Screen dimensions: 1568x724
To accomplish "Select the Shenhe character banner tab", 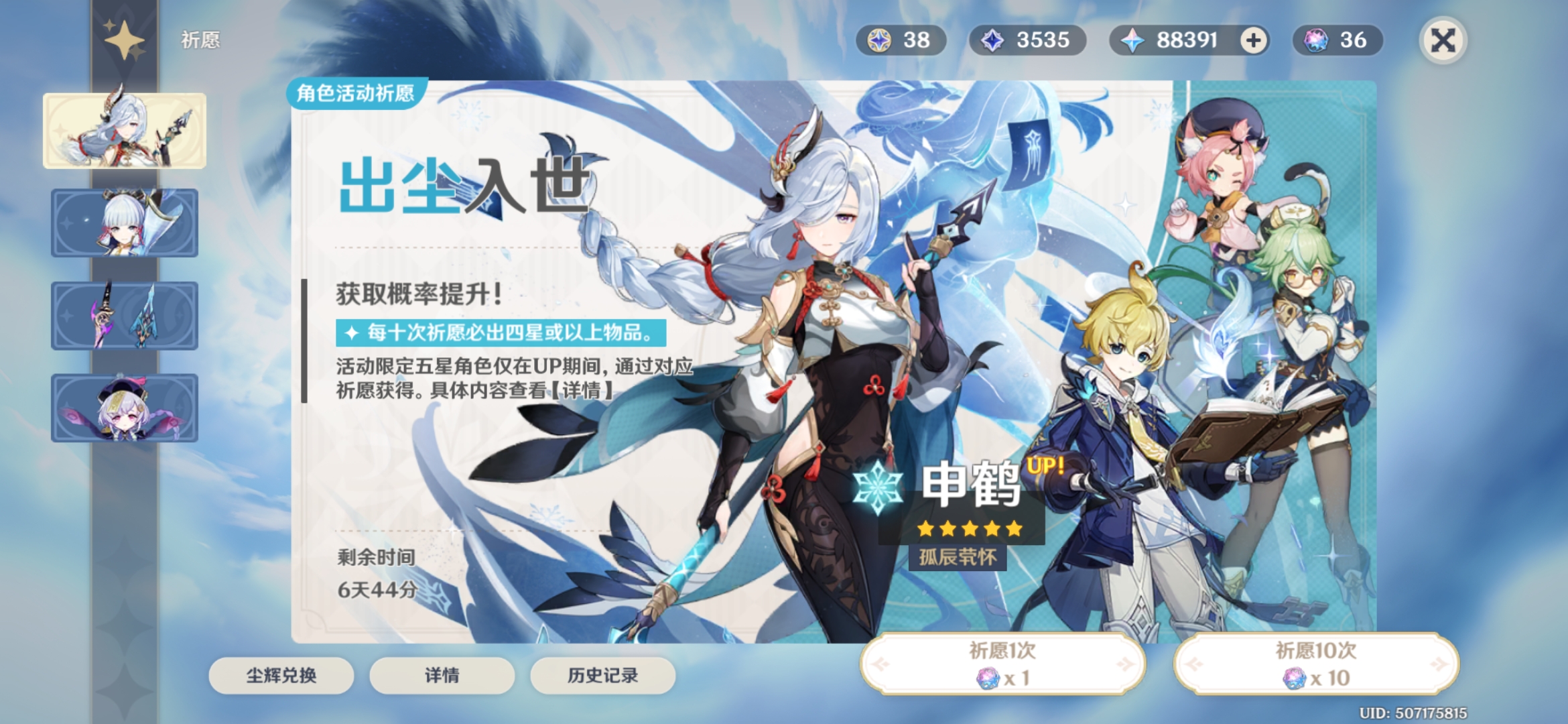I will pyautogui.click(x=125, y=131).
